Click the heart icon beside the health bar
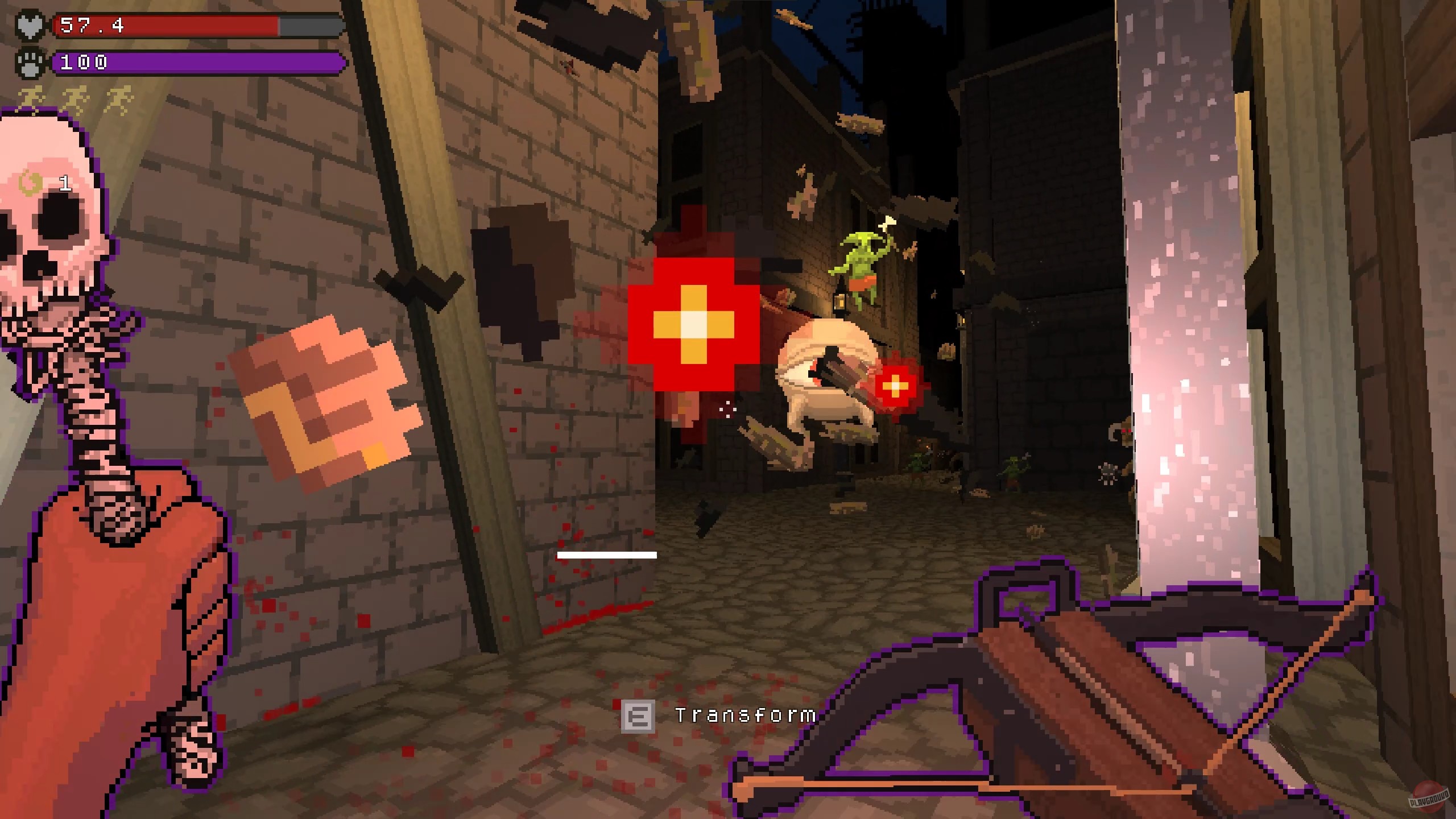The image size is (1456, 819). pyautogui.click(x=30, y=25)
